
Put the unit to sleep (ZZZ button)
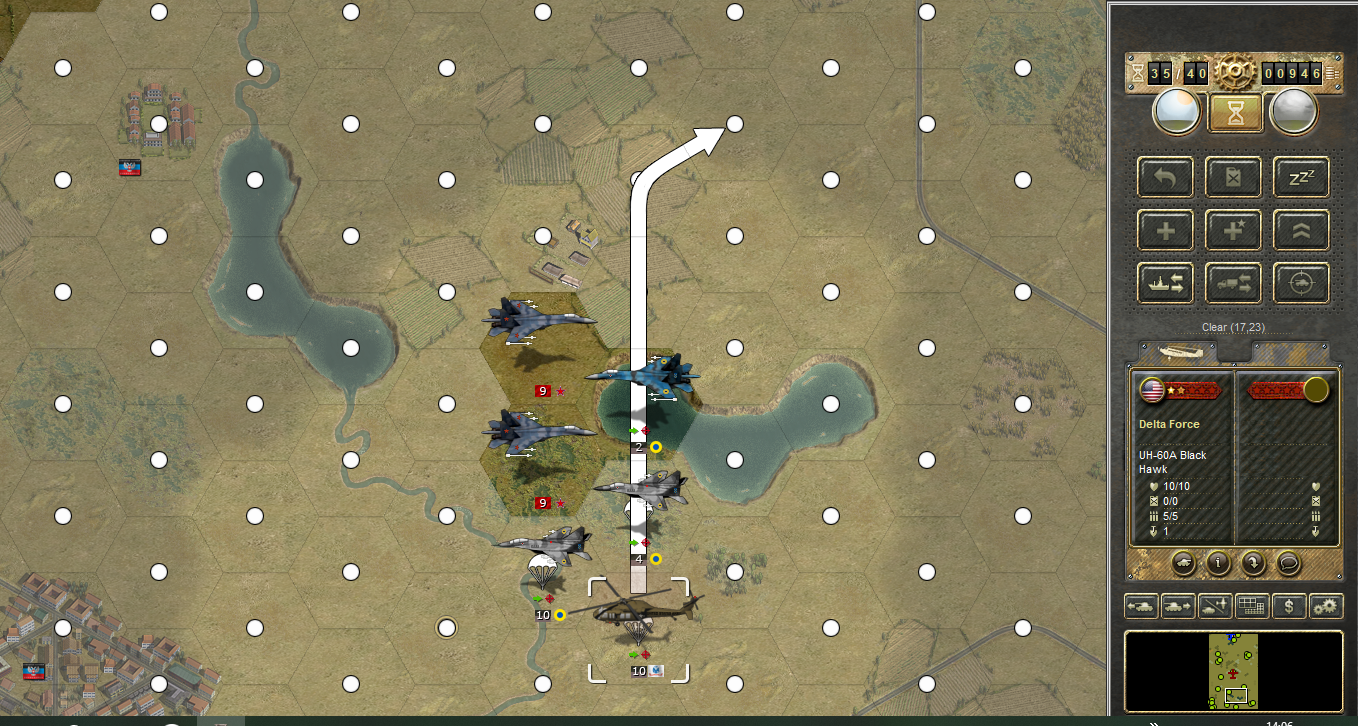pyautogui.click(x=1301, y=178)
